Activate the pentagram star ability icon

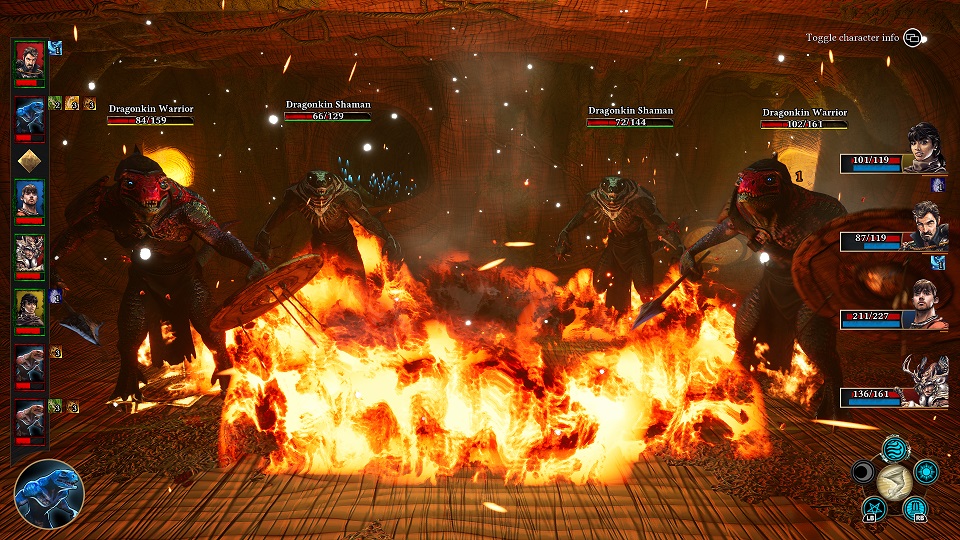[x=872, y=508]
